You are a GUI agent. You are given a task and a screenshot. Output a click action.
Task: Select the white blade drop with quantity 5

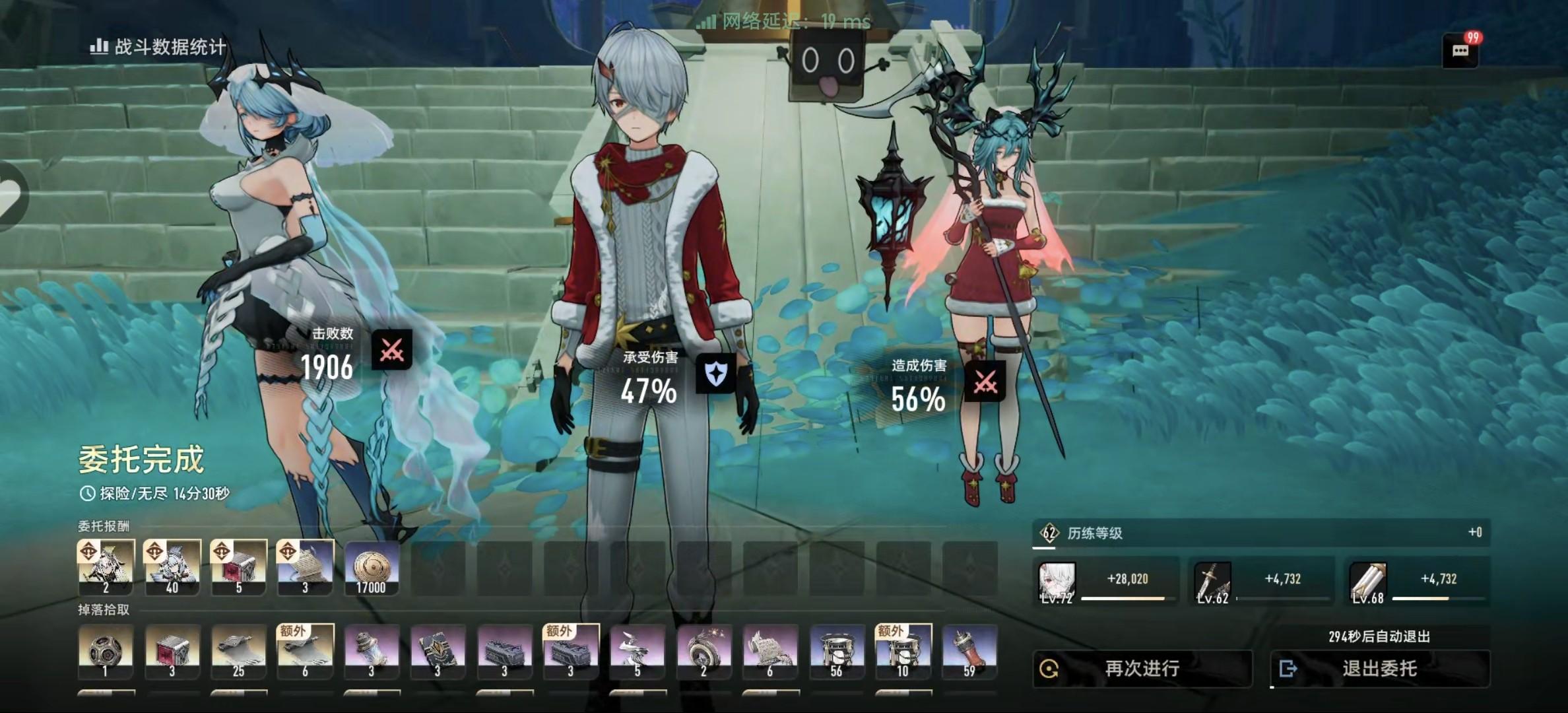[x=637, y=652]
